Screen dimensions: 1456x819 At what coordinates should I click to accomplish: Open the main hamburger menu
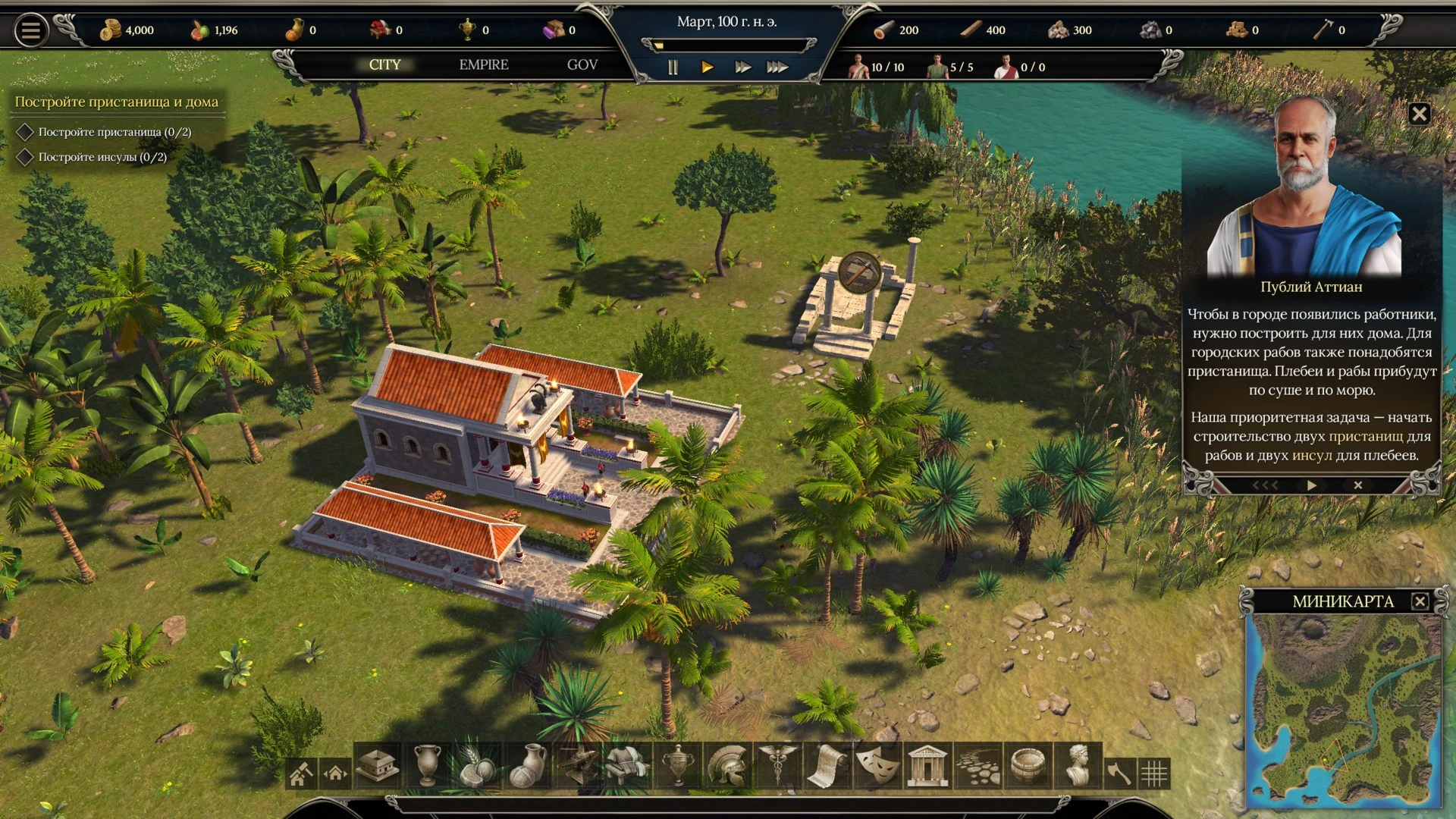tap(30, 31)
